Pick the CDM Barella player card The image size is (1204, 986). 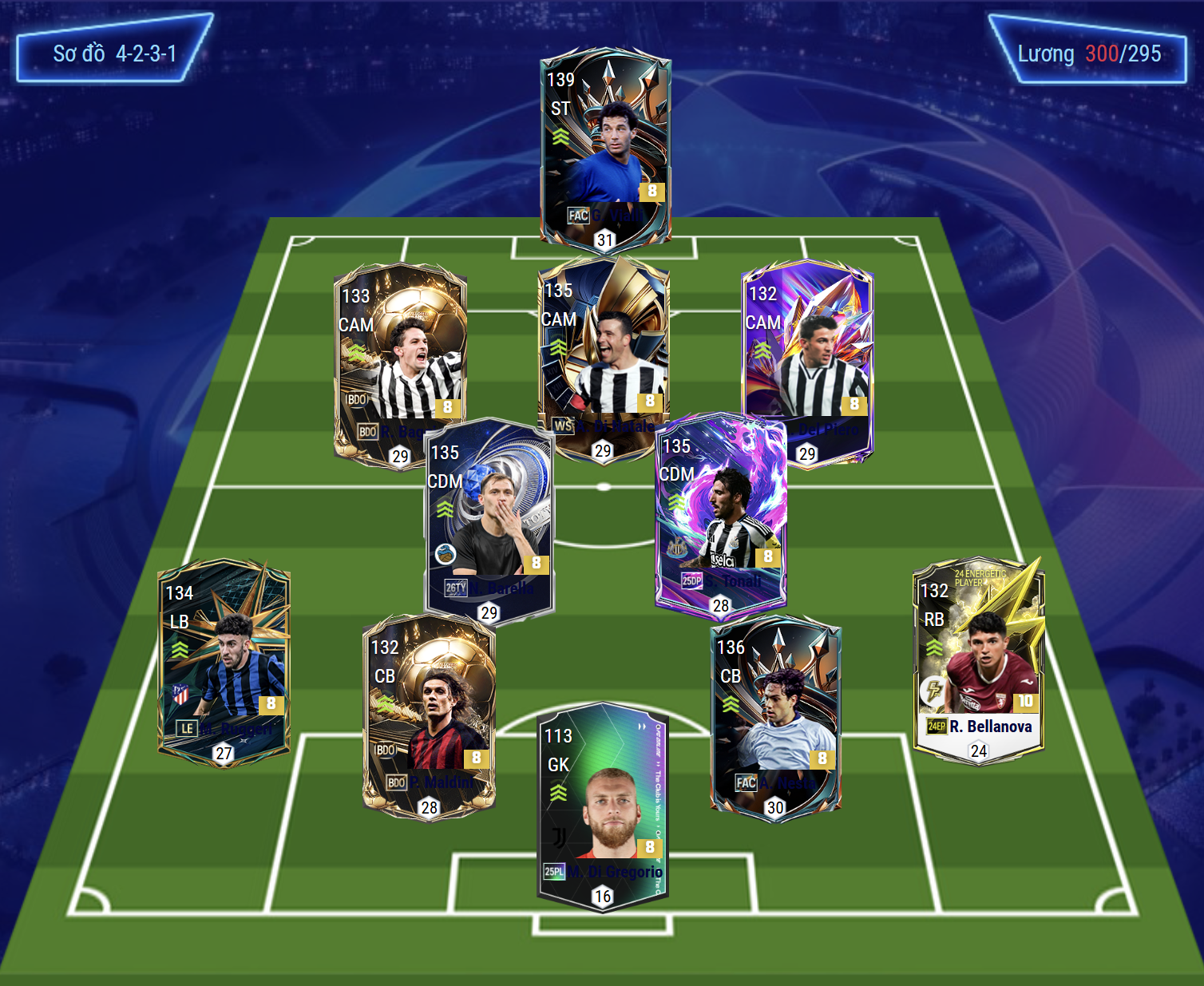[489, 519]
